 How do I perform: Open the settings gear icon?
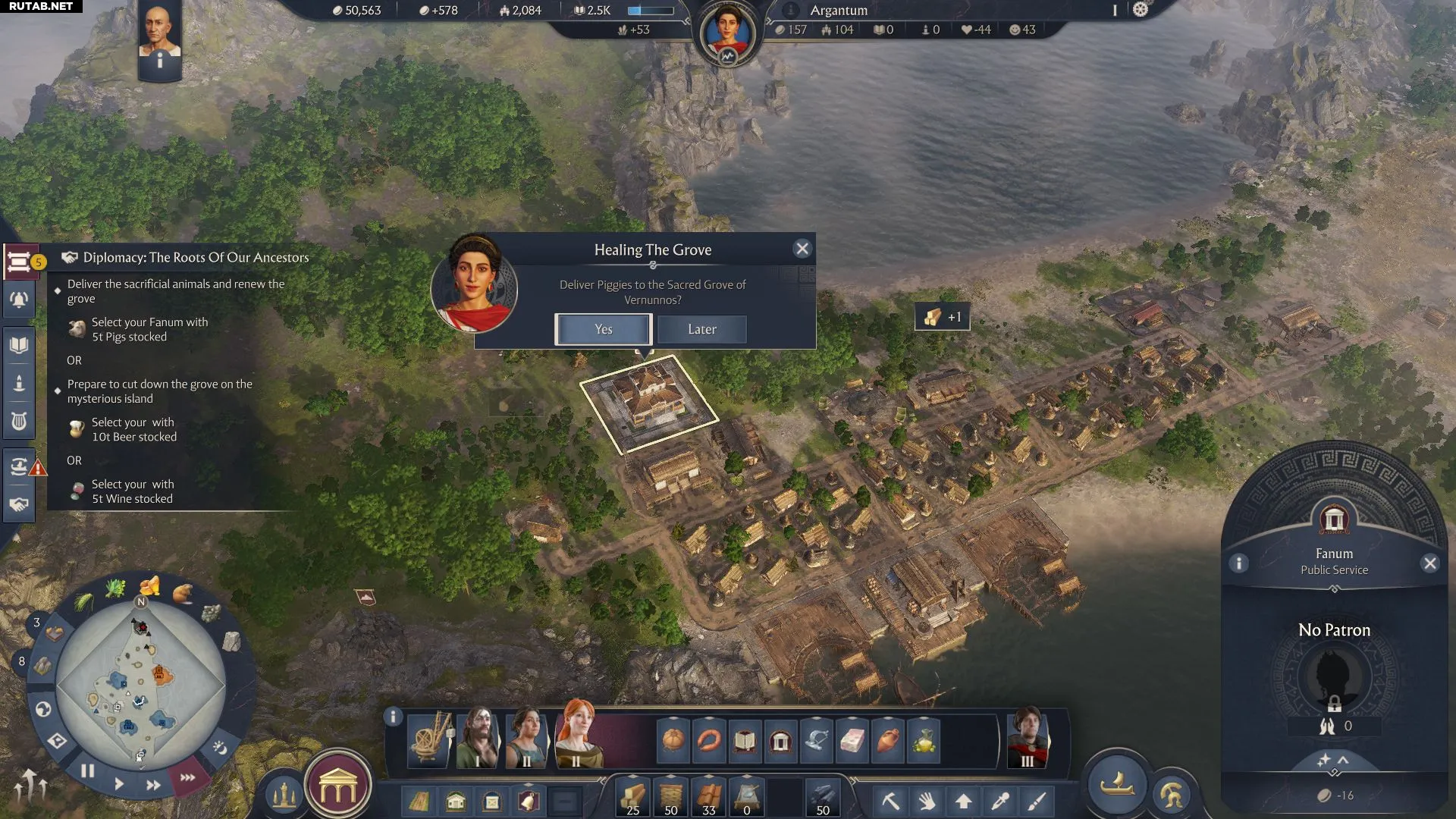coord(1141,10)
